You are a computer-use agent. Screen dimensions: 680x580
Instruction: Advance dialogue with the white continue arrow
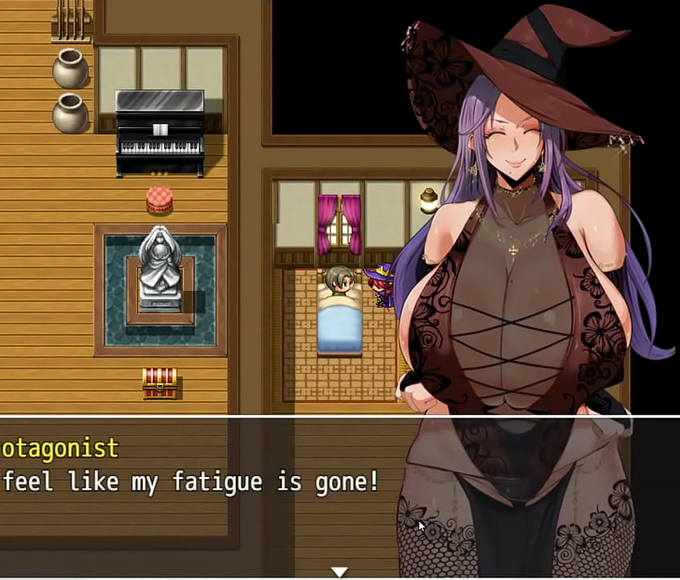coord(339,572)
